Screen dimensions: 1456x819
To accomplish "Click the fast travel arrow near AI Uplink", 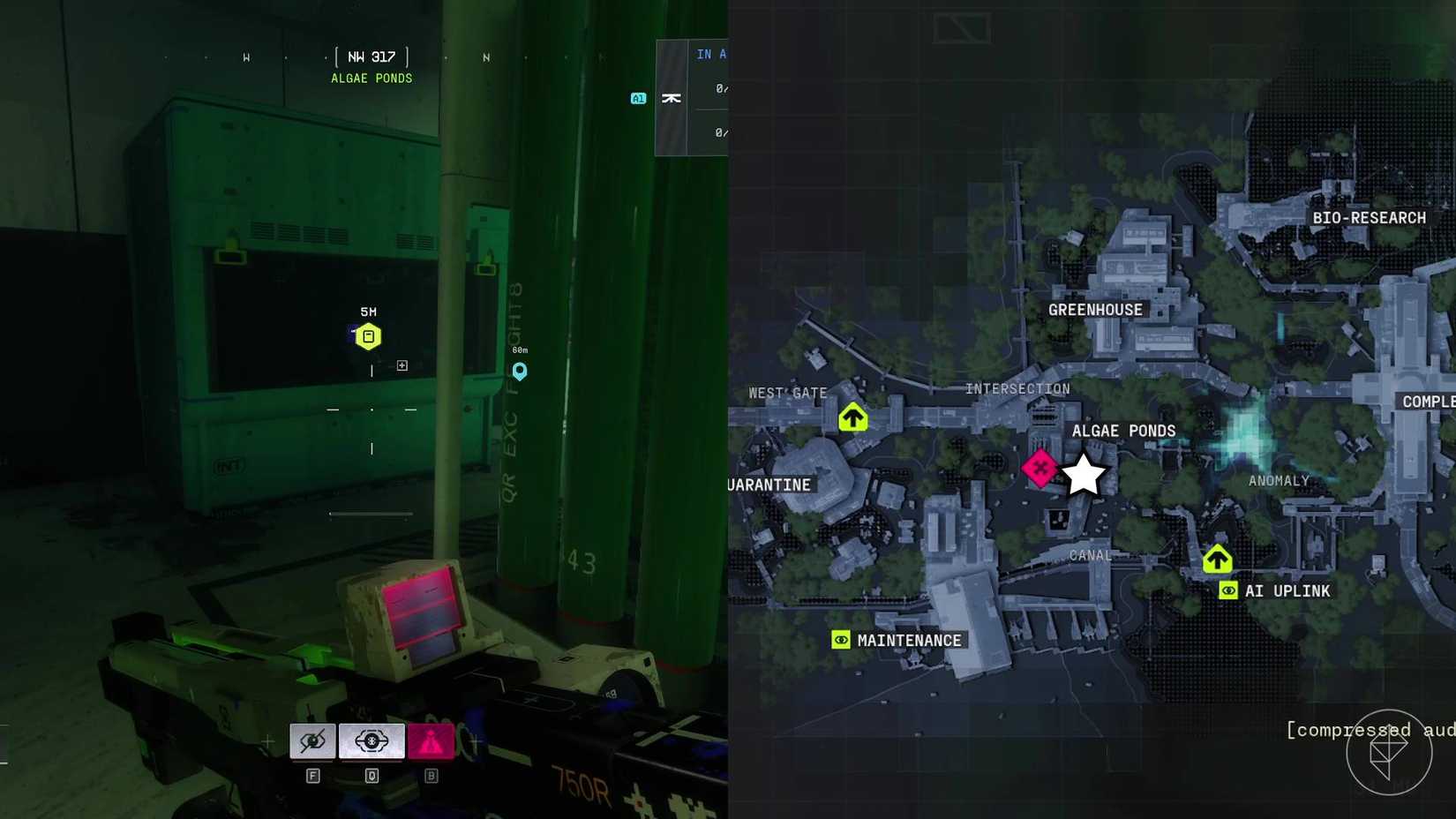I will tap(1218, 558).
